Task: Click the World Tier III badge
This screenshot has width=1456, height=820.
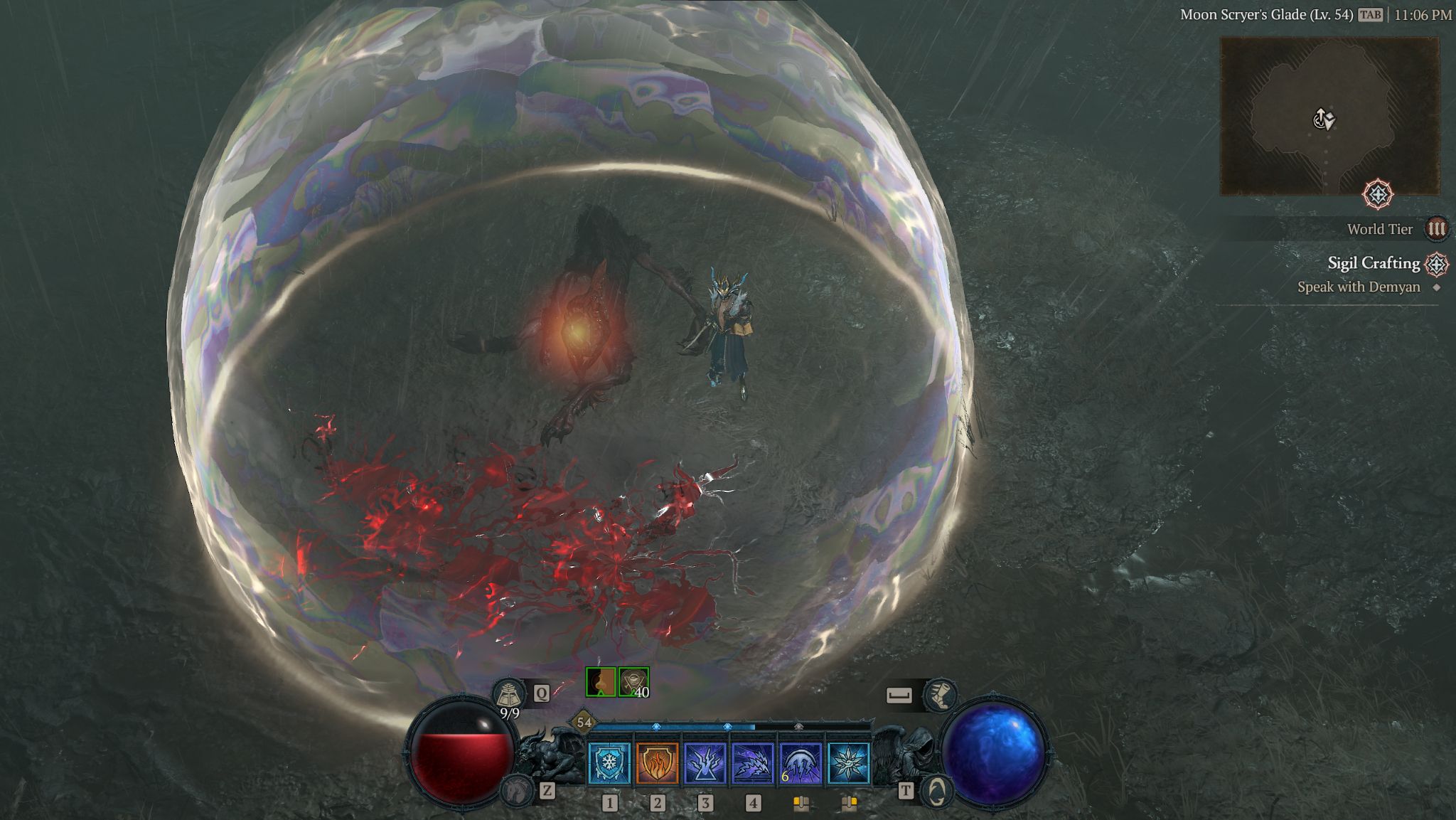Action: coord(1436,229)
